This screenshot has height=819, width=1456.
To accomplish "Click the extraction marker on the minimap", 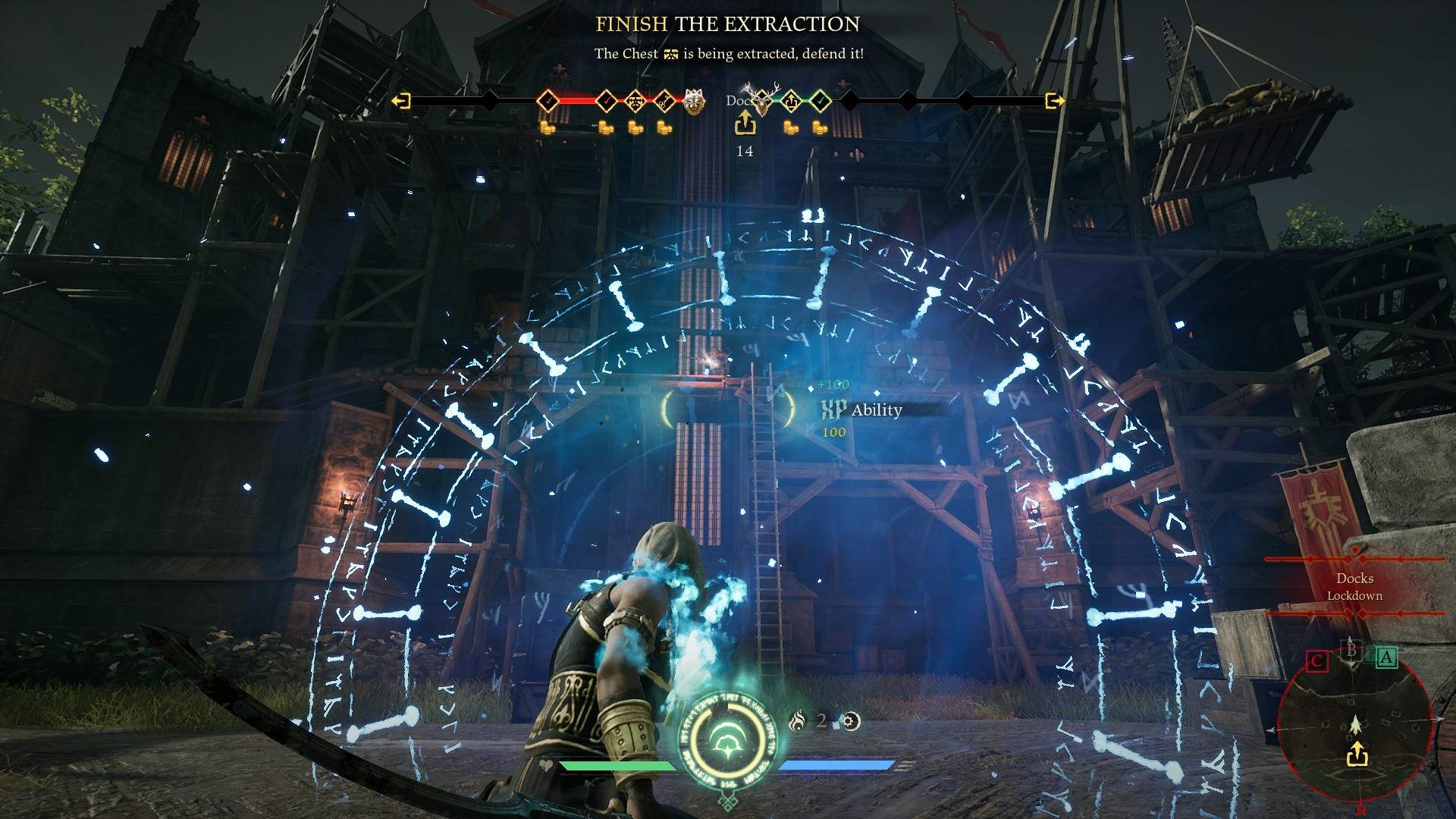I will (1357, 755).
